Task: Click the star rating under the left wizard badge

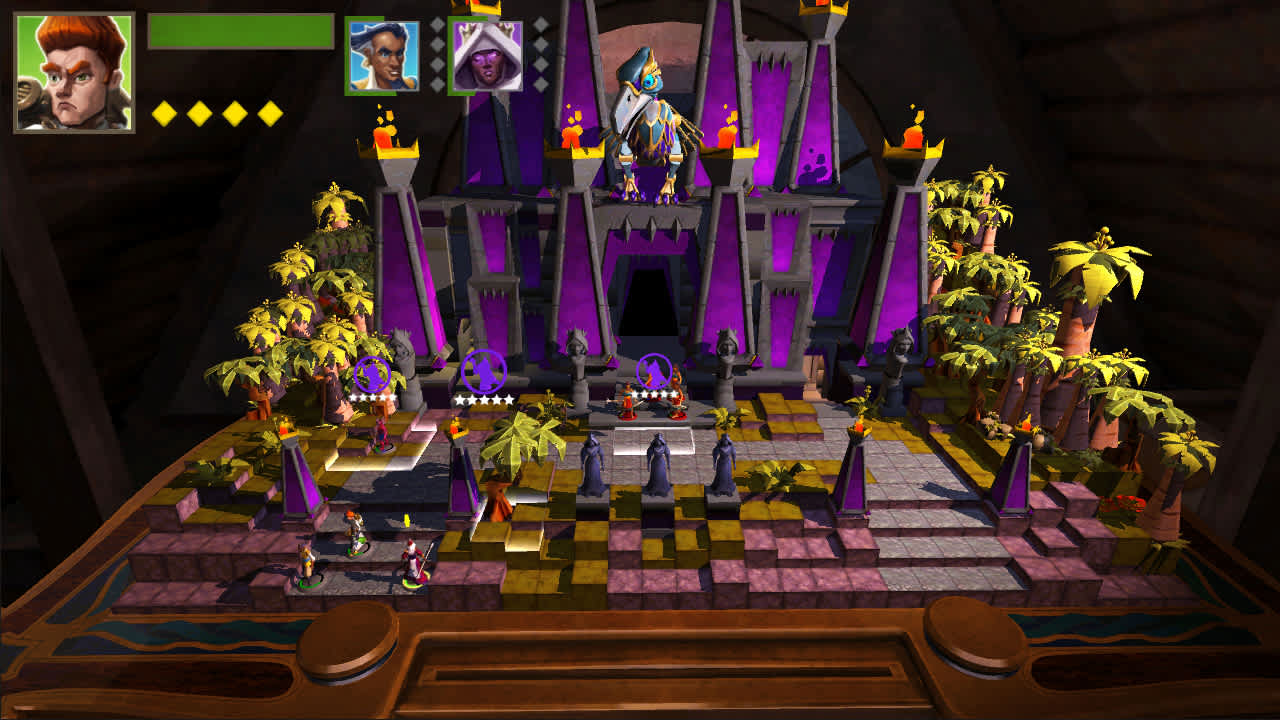Action: pyautogui.click(x=371, y=398)
